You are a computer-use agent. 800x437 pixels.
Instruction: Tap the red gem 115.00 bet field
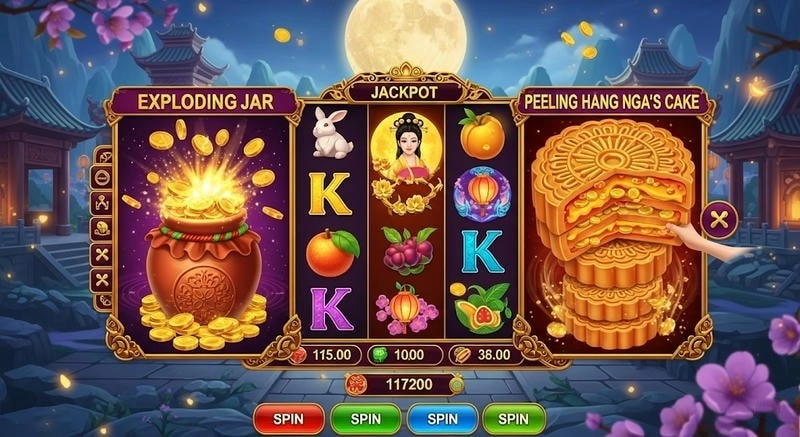323,354
